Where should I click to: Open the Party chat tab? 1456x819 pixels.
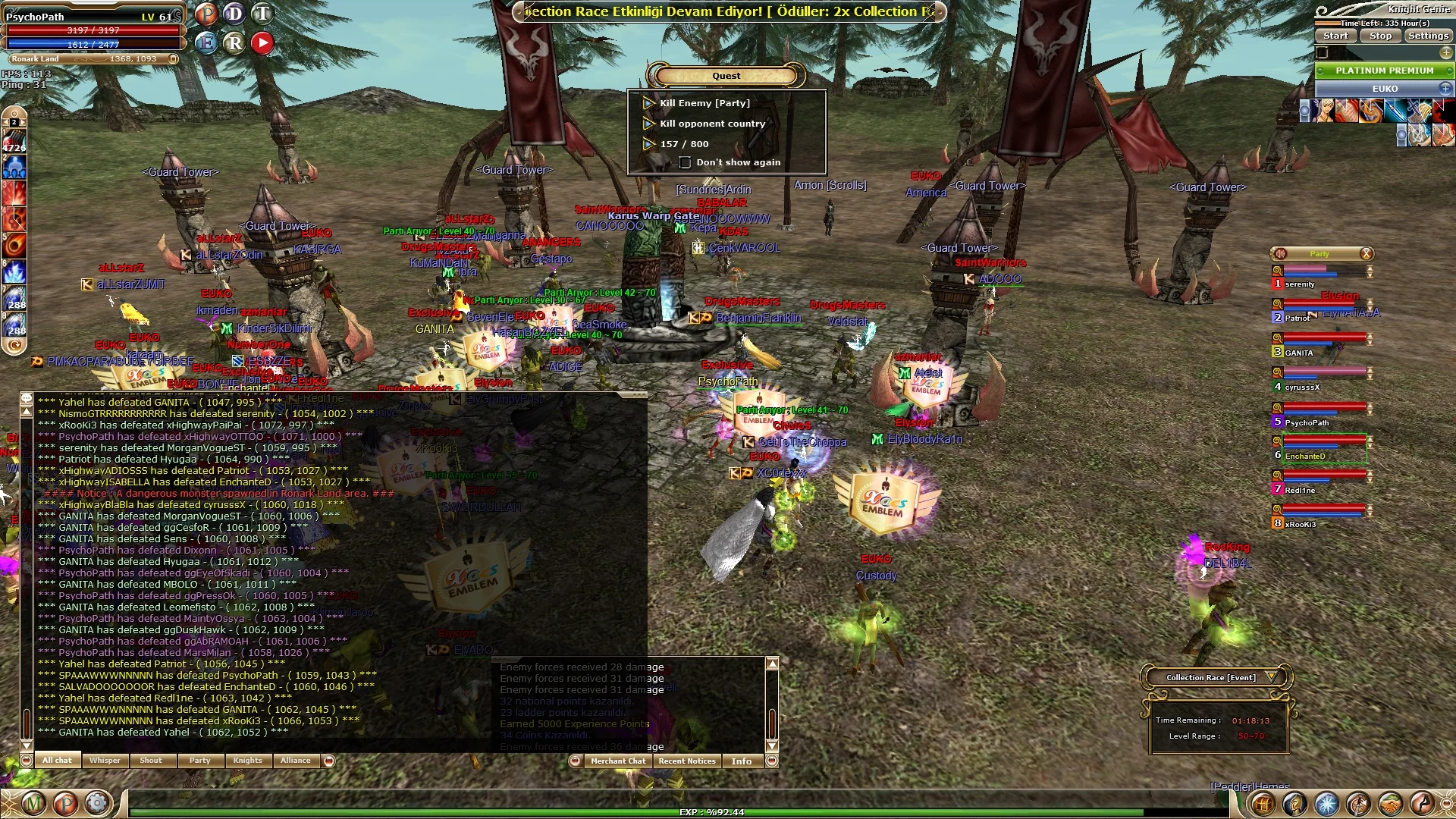(200, 761)
